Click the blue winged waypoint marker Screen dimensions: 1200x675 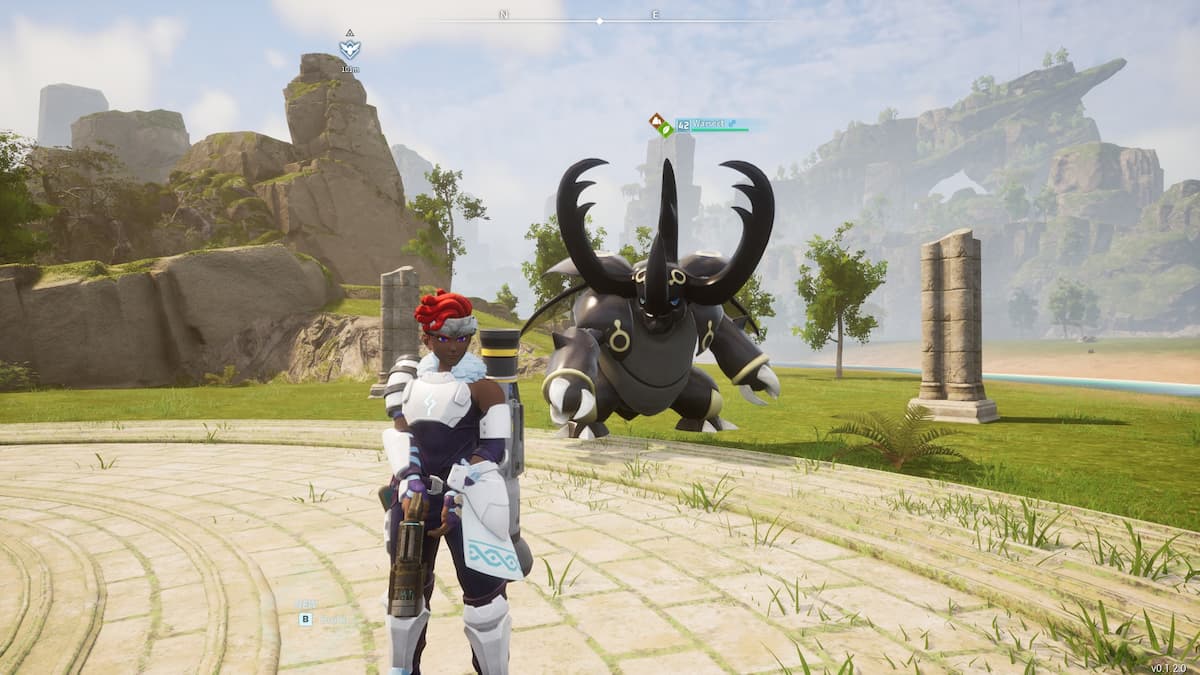tap(349, 46)
